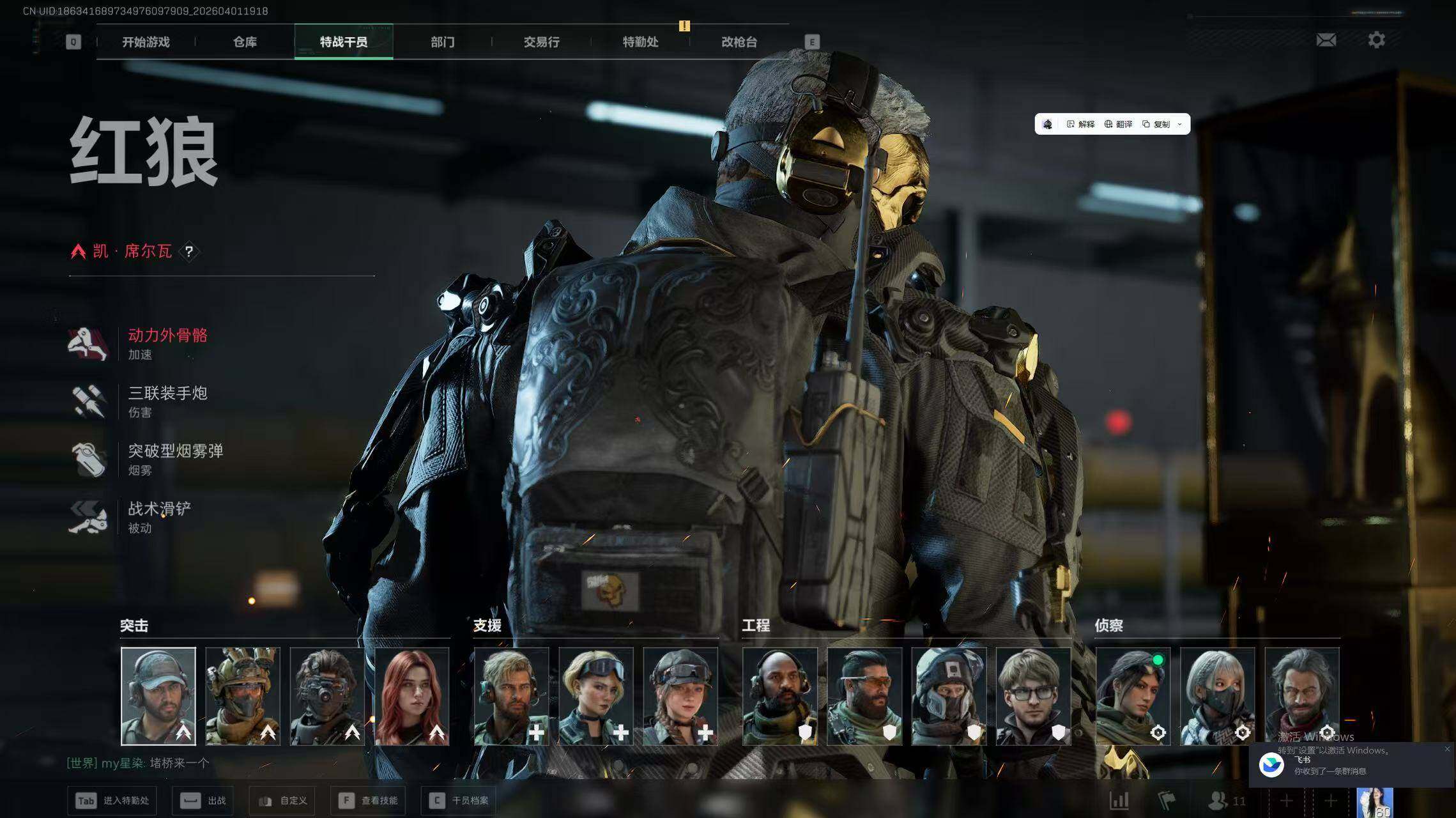Click the 出战 deploy button
This screenshot has width=1456, height=818.
click(x=203, y=801)
